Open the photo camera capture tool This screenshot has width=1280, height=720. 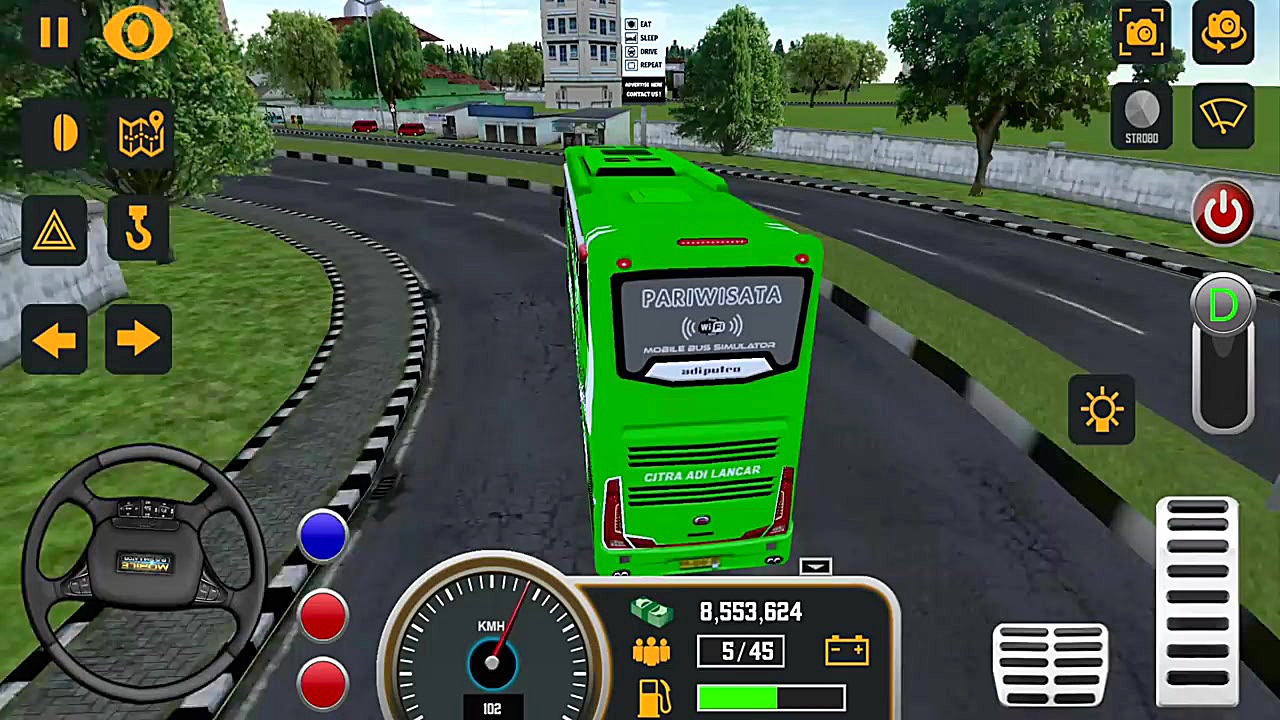1141,31
